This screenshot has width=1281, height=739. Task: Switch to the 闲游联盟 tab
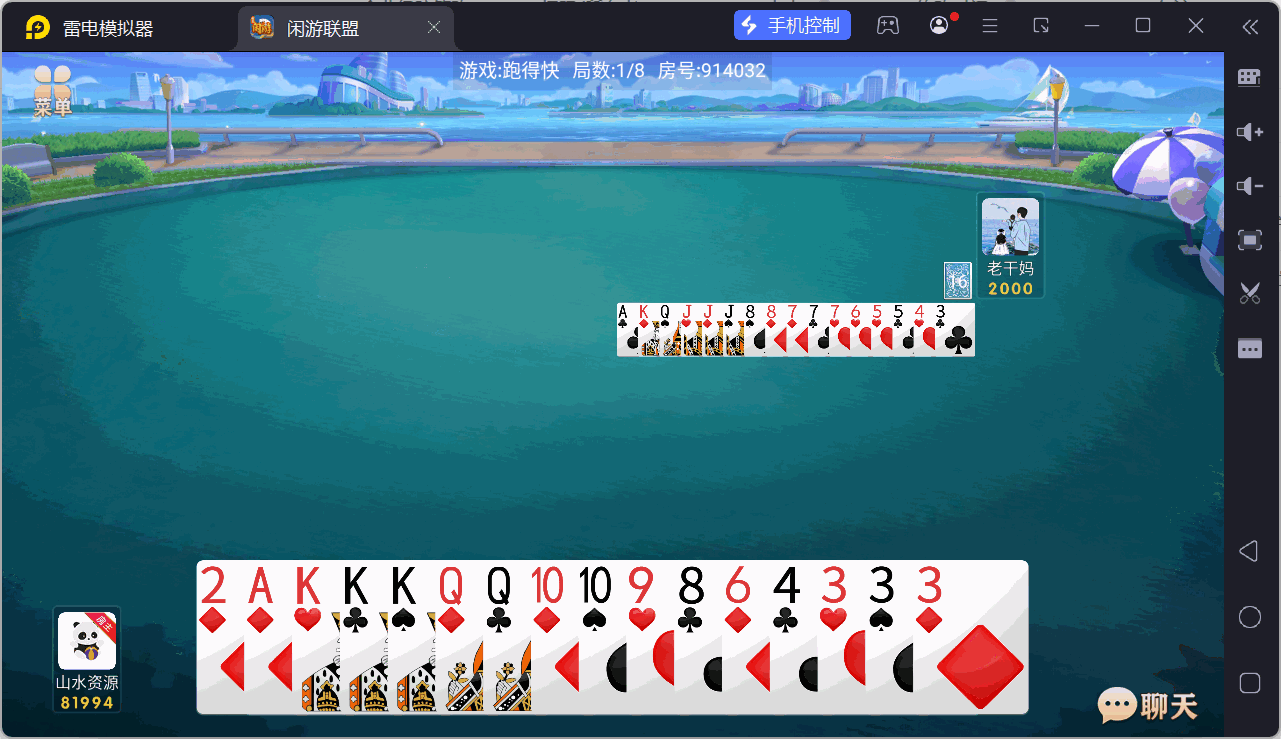pyautogui.click(x=330, y=27)
